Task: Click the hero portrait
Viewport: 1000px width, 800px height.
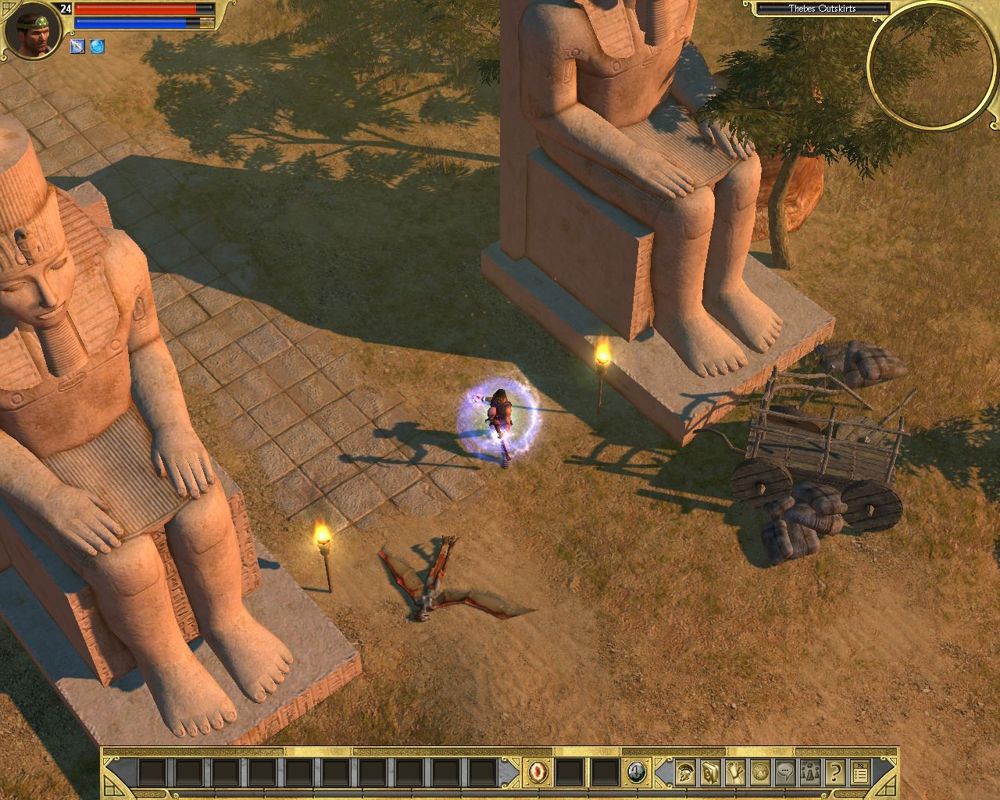Action: point(33,29)
